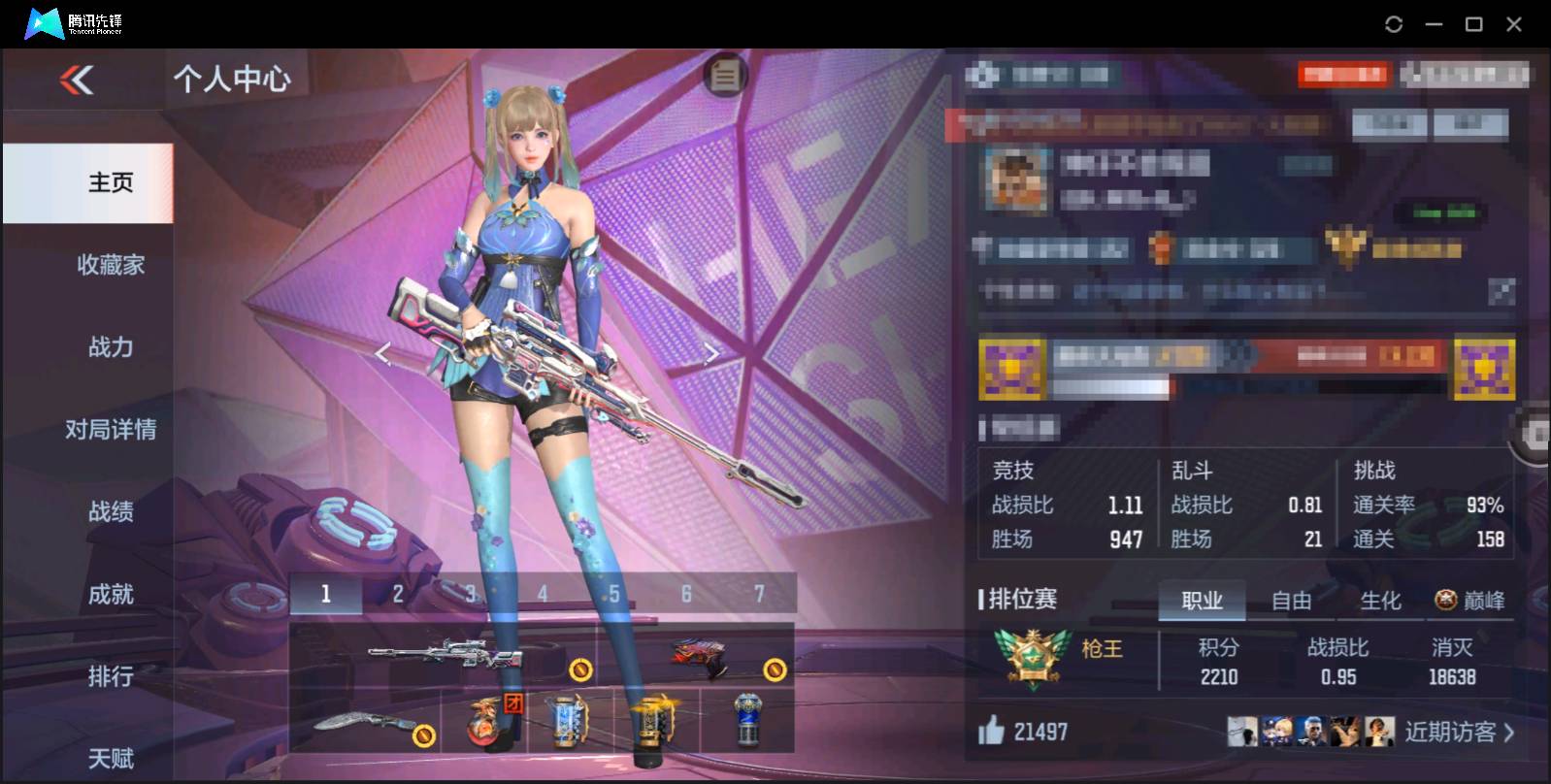This screenshot has height=784, width=1551.
Task: Click the hamburger menu icon above the character
Action: click(723, 76)
